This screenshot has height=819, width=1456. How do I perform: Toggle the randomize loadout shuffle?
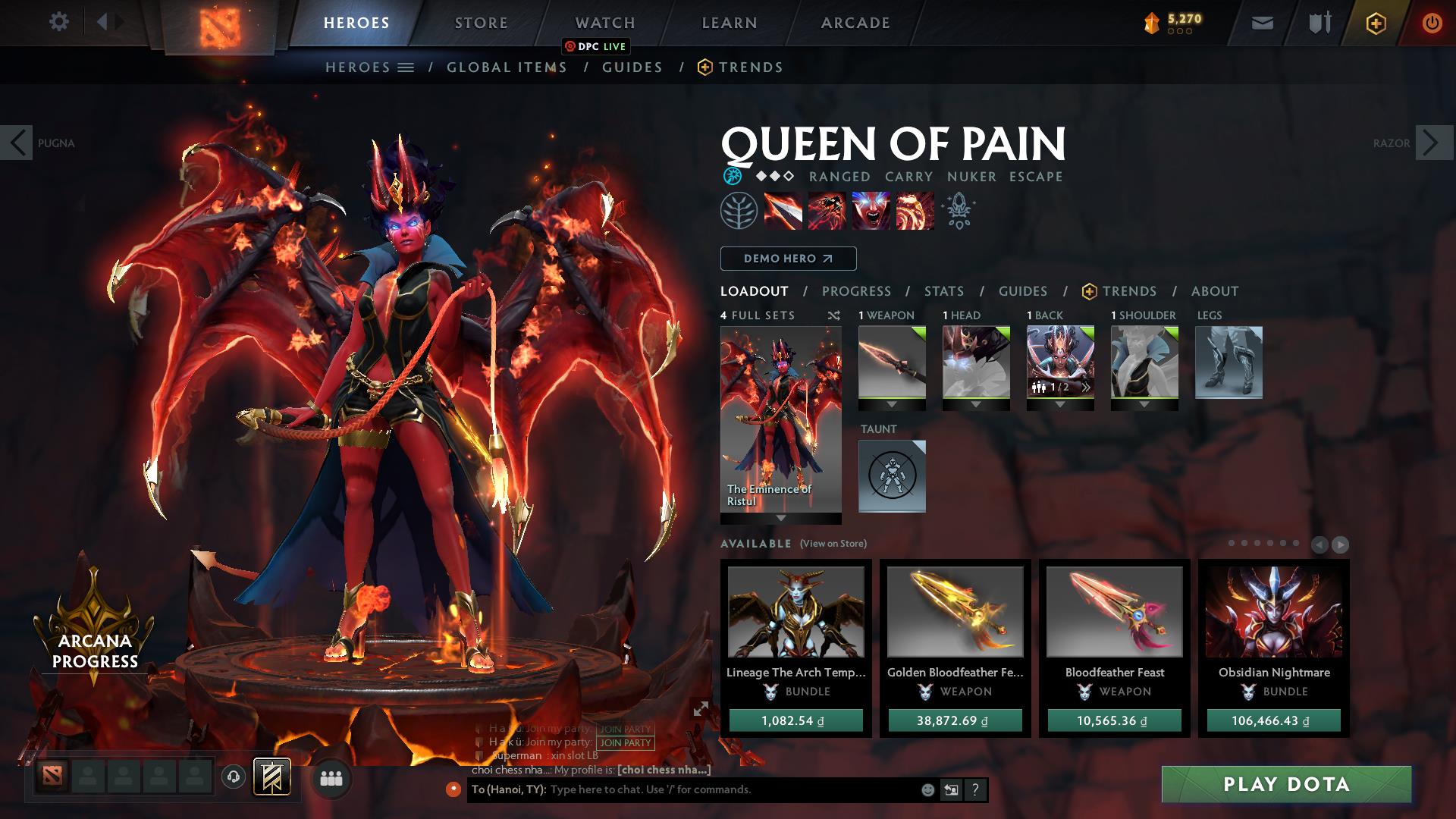point(833,315)
